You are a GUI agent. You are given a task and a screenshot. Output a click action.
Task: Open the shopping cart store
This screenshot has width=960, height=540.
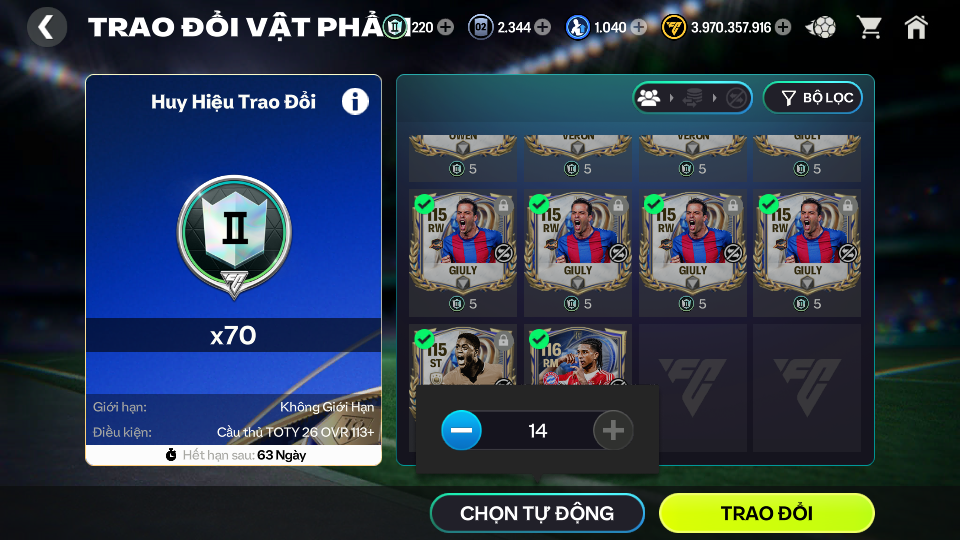(869, 27)
